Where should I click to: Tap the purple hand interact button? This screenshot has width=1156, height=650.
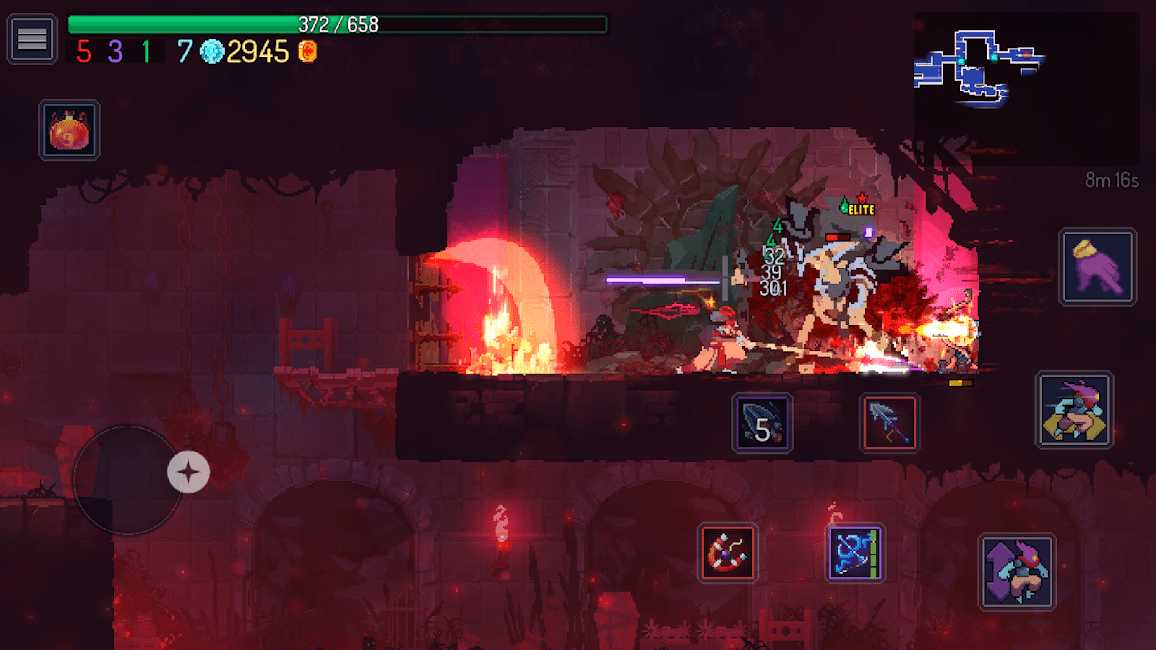(x=1097, y=267)
